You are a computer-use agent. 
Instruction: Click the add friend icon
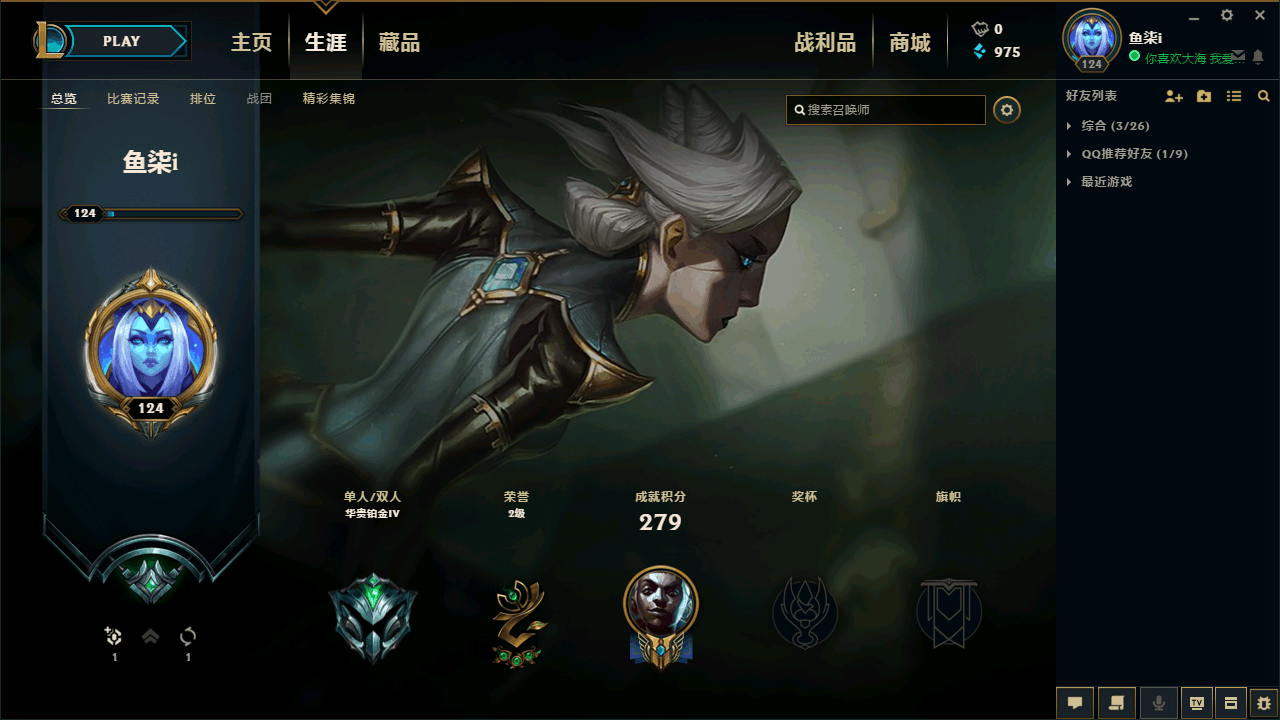tap(1174, 95)
